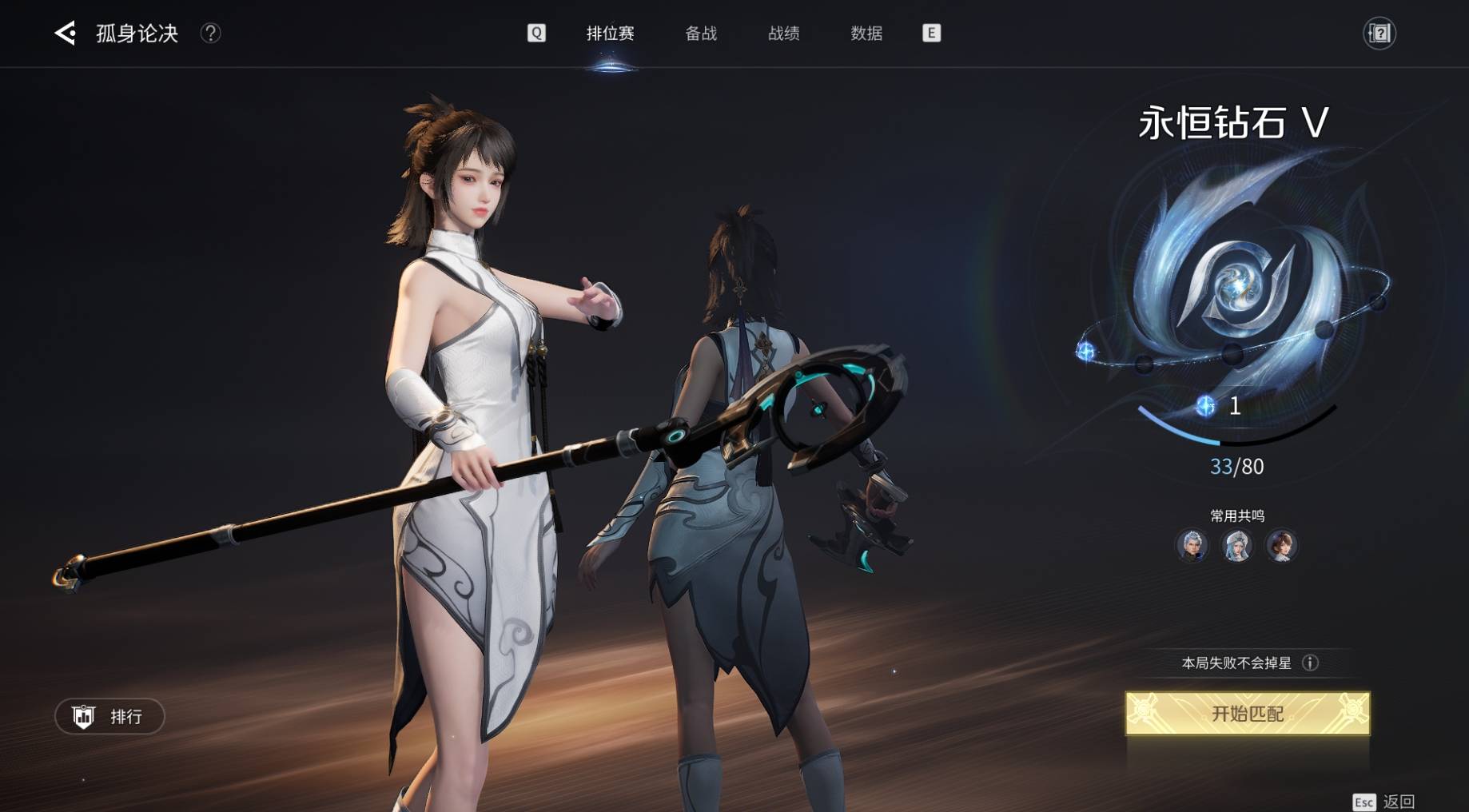Choose the silver-haired female resonance portrait

click(x=1236, y=546)
